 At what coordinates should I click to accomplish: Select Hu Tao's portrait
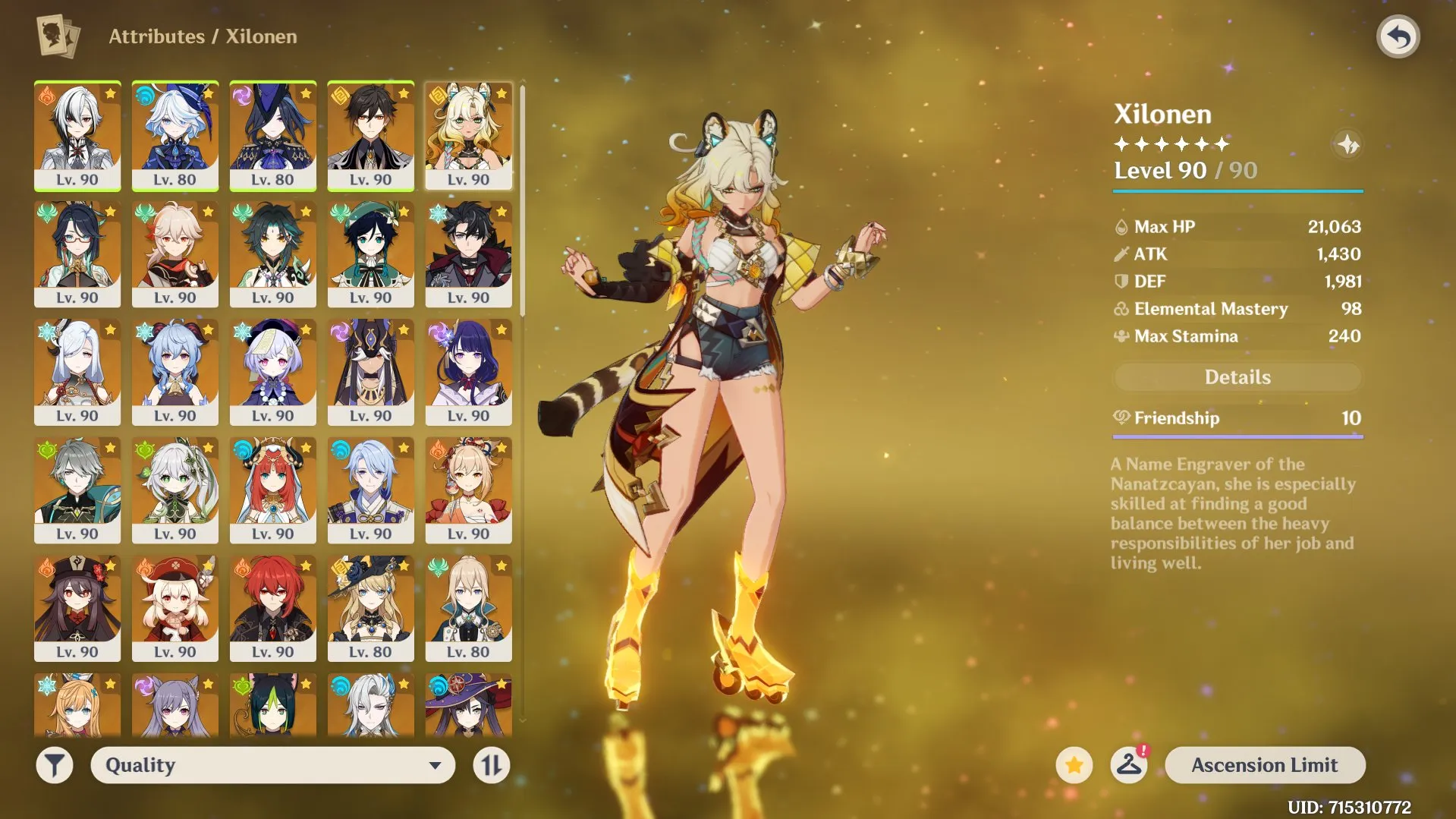click(78, 607)
